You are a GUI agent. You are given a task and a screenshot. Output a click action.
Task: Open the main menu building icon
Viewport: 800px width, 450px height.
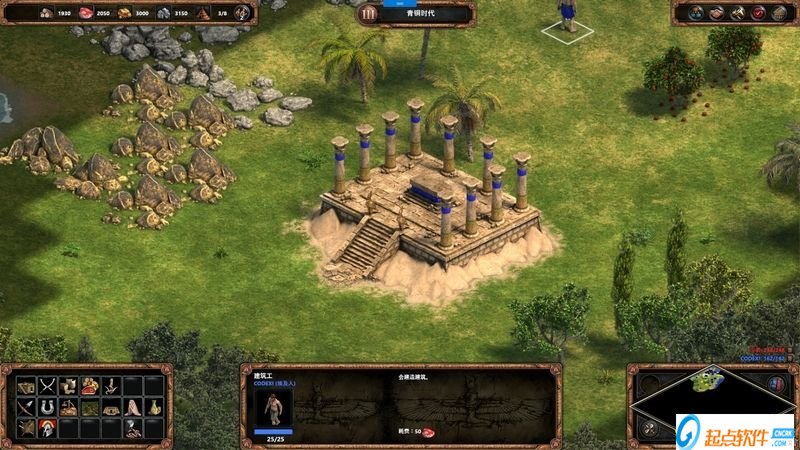point(778,13)
